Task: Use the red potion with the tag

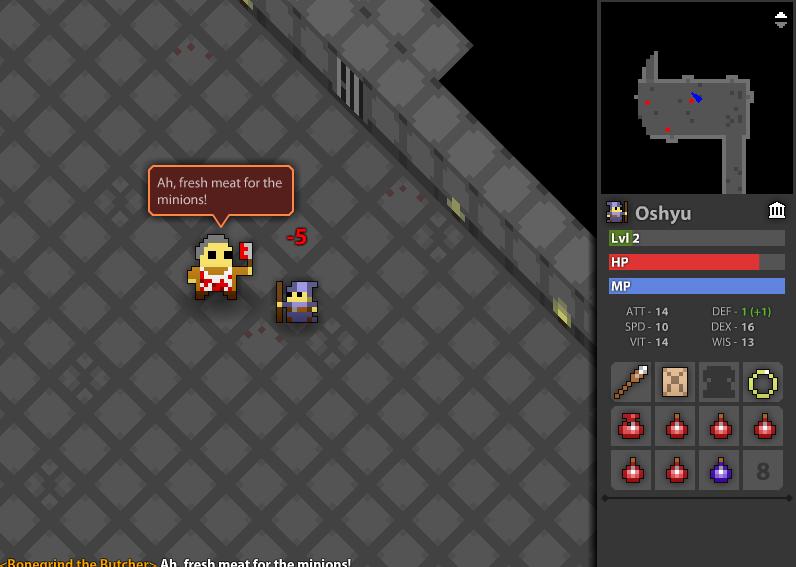Action: point(632,426)
